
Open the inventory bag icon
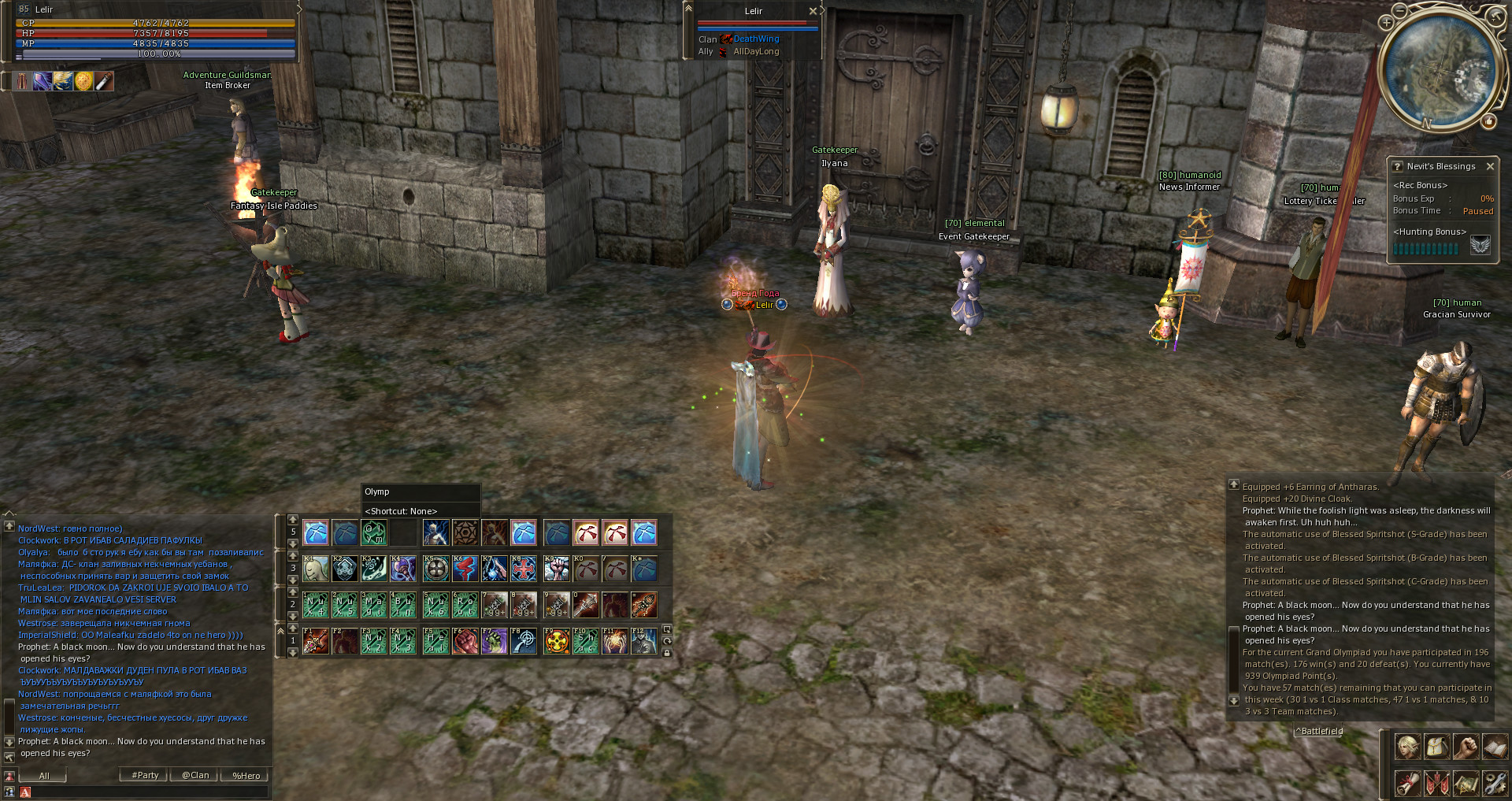tap(1436, 746)
